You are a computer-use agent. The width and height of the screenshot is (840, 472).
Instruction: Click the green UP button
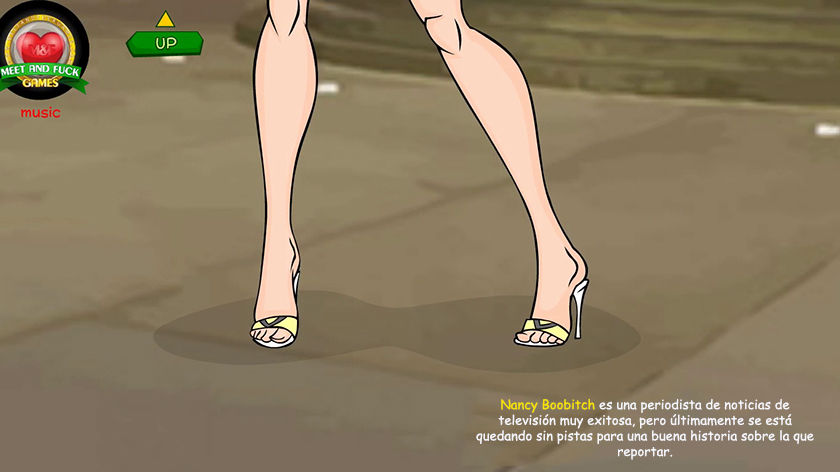165,43
